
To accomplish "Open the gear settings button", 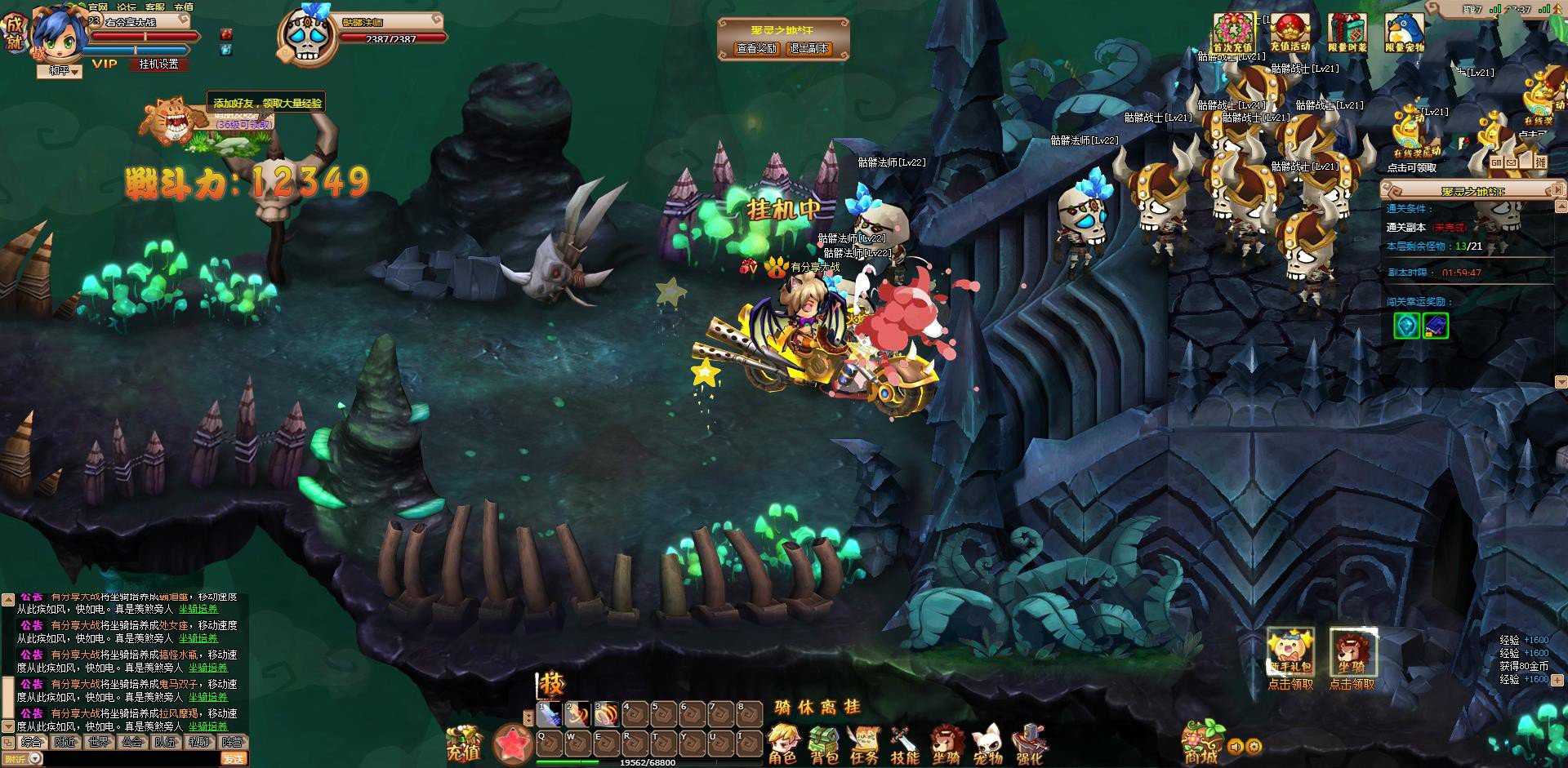I will (x=1254, y=746).
